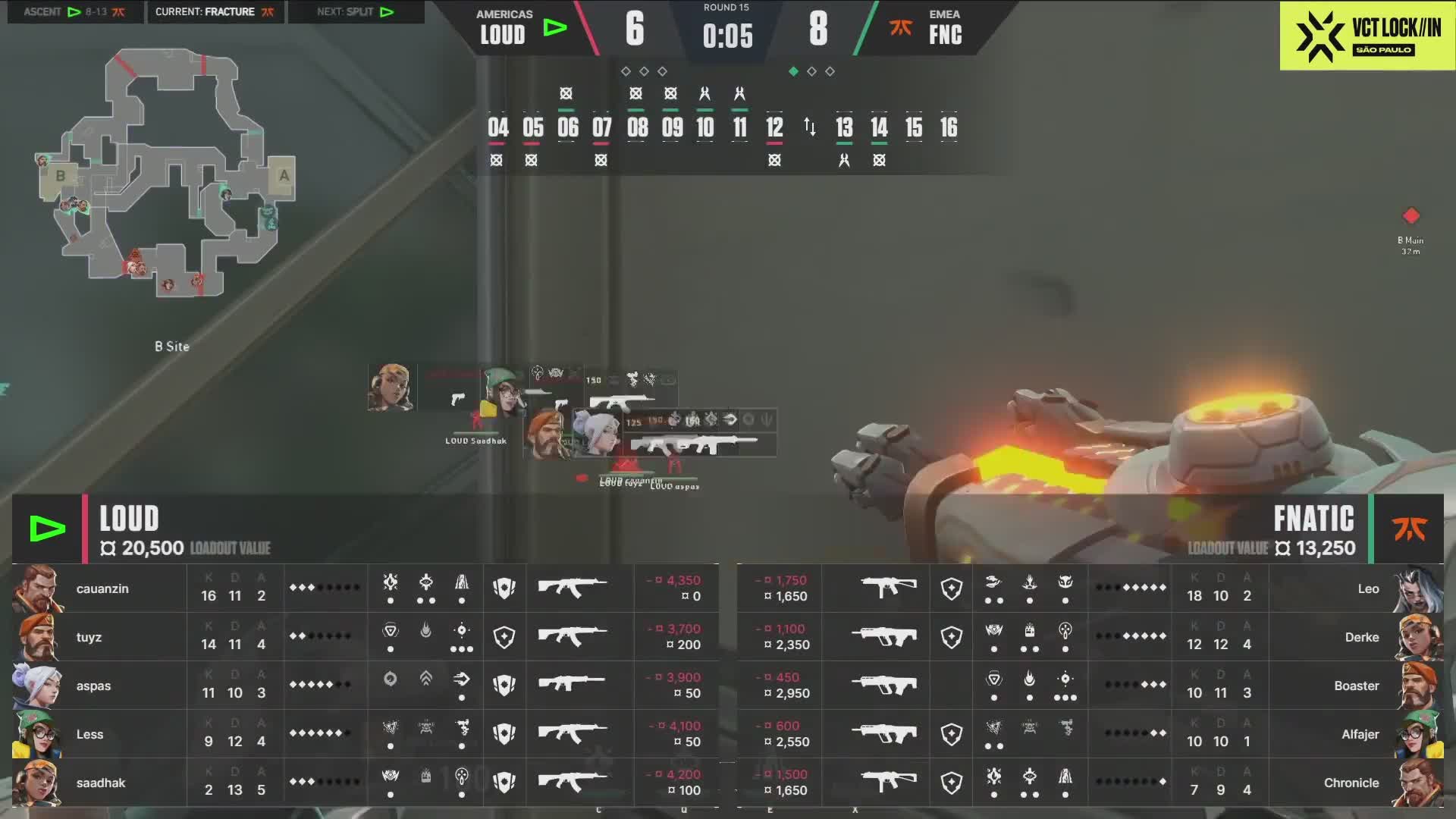This screenshot has height=819, width=1456.
Task: Select aspas's portrait in the scoreboard
Action: pyautogui.click(x=36, y=686)
